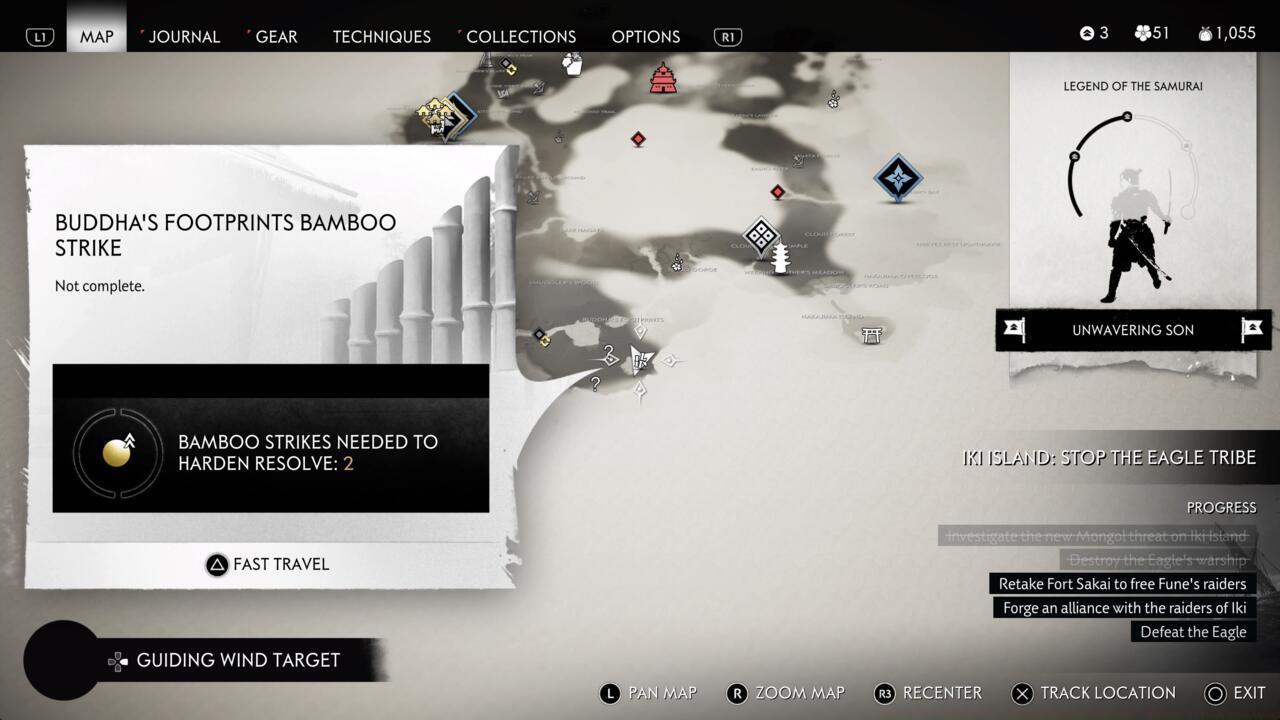This screenshot has width=1280, height=720.
Task: Select the white pagoda map marker
Action: click(781, 258)
